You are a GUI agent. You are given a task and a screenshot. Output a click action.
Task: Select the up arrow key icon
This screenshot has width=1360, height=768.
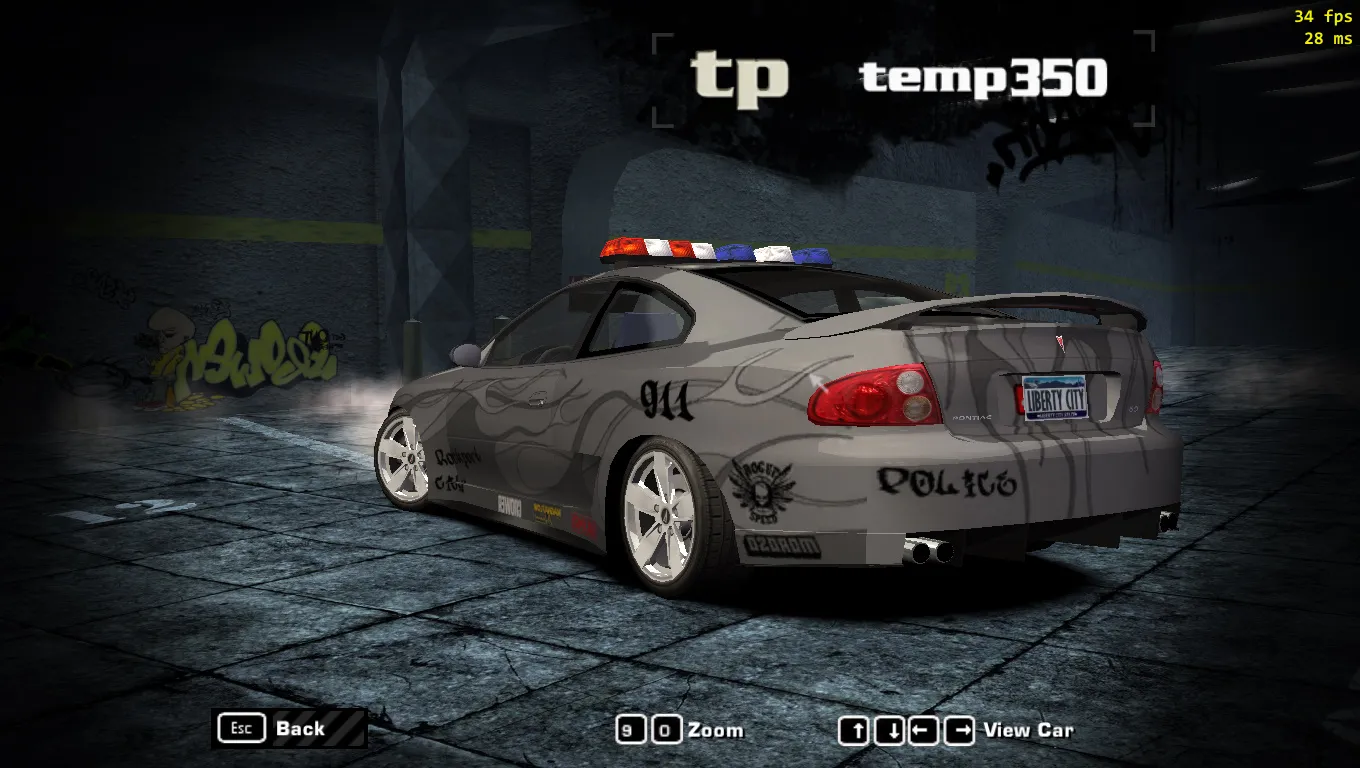[x=854, y=731]
